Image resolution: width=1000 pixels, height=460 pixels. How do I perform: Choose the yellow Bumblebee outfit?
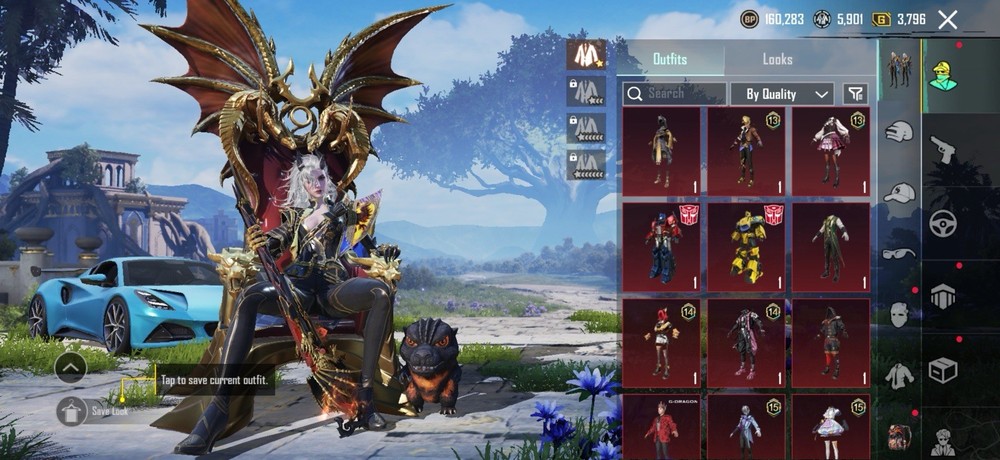tap(746, 246)
